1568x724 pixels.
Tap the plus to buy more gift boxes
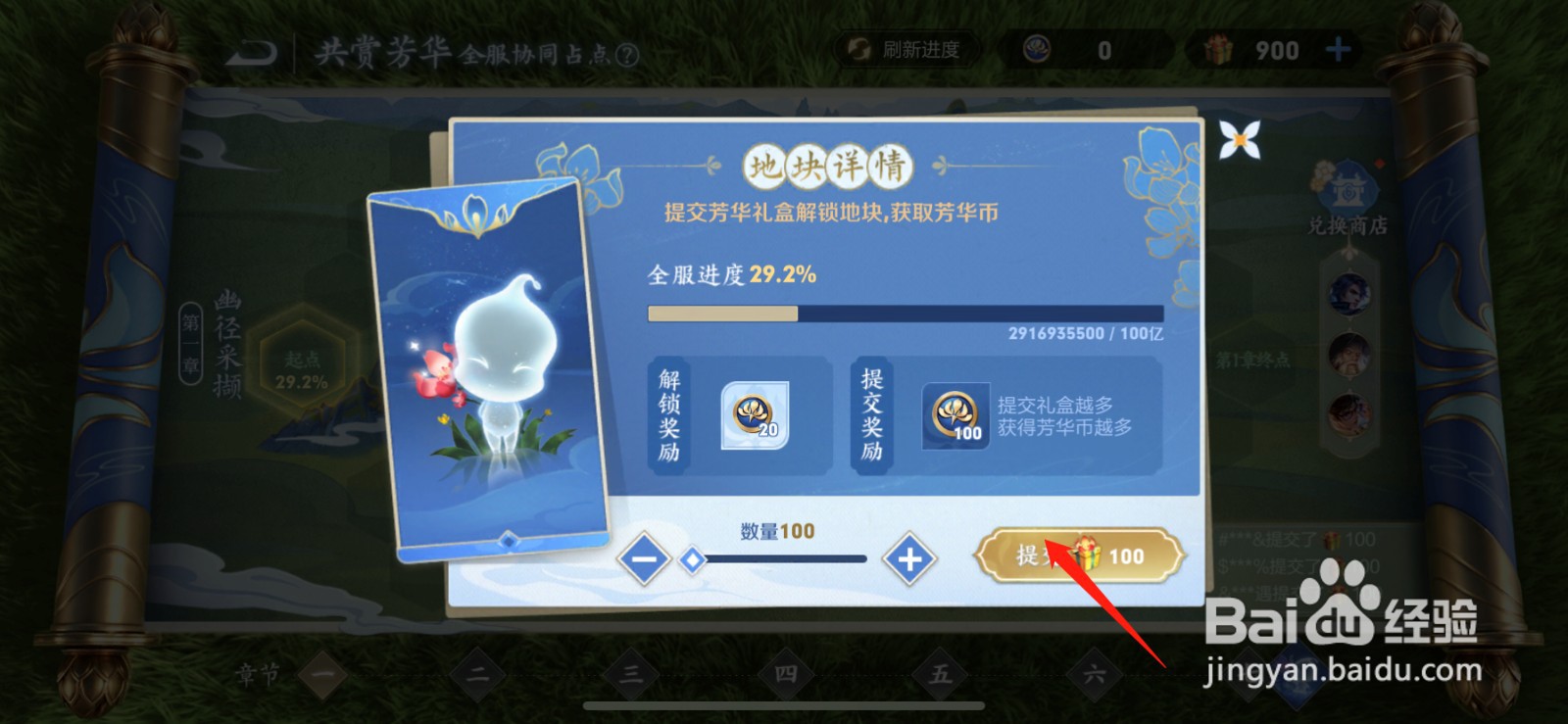coord(1340,50)
